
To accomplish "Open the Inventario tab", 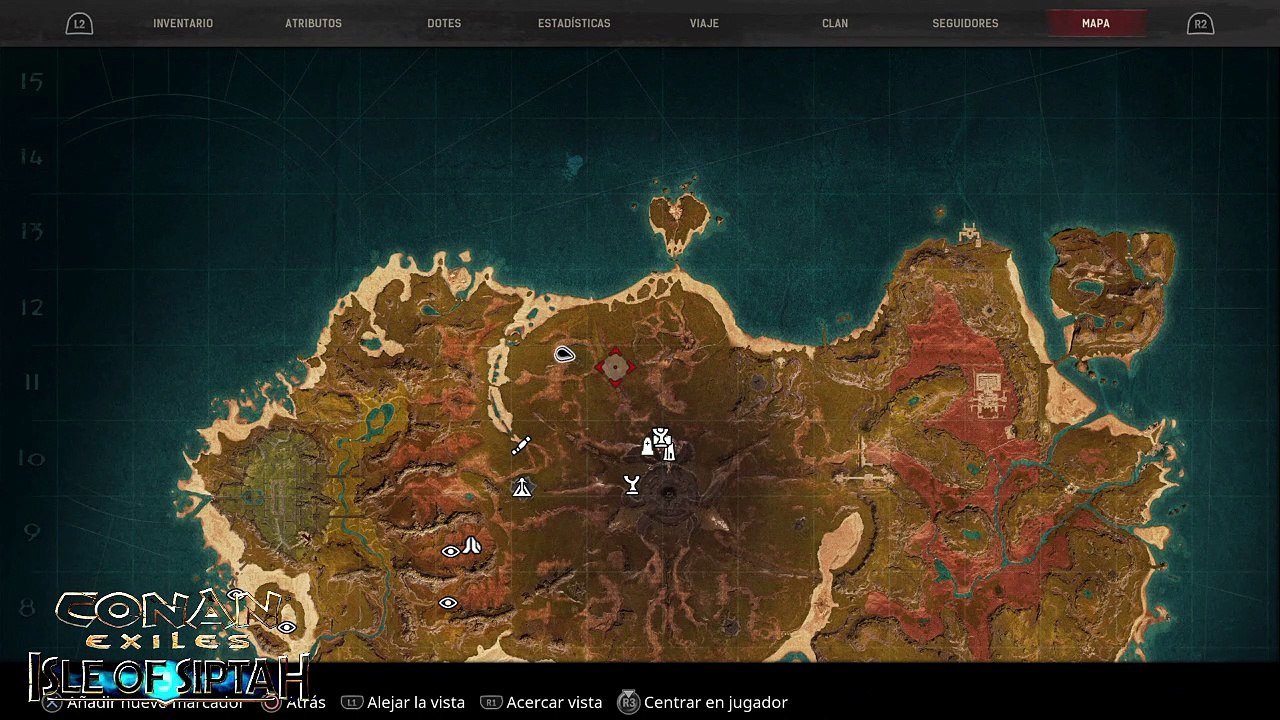I will (183, 23).
